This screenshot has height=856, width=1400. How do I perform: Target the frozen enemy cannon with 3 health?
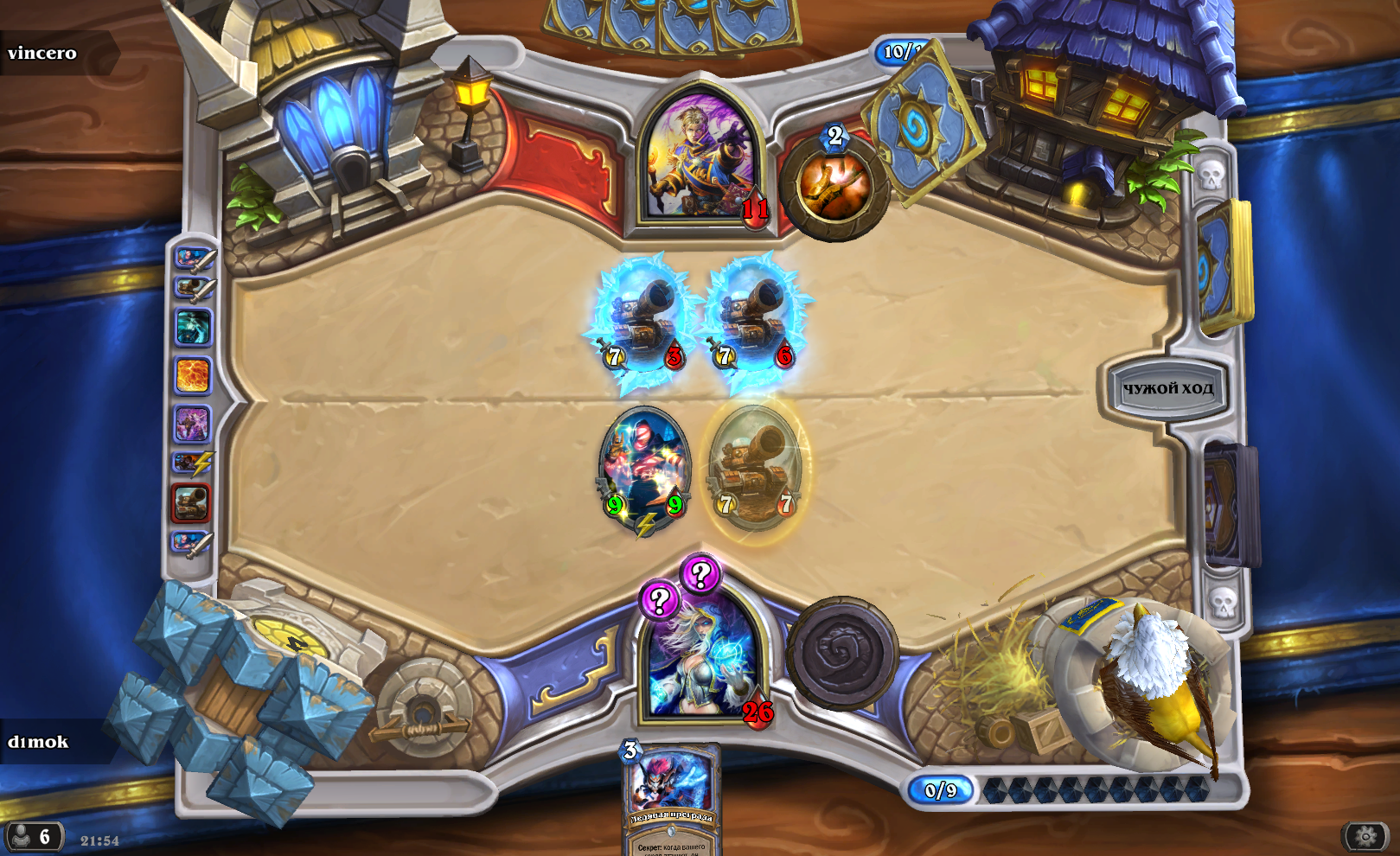644,318
